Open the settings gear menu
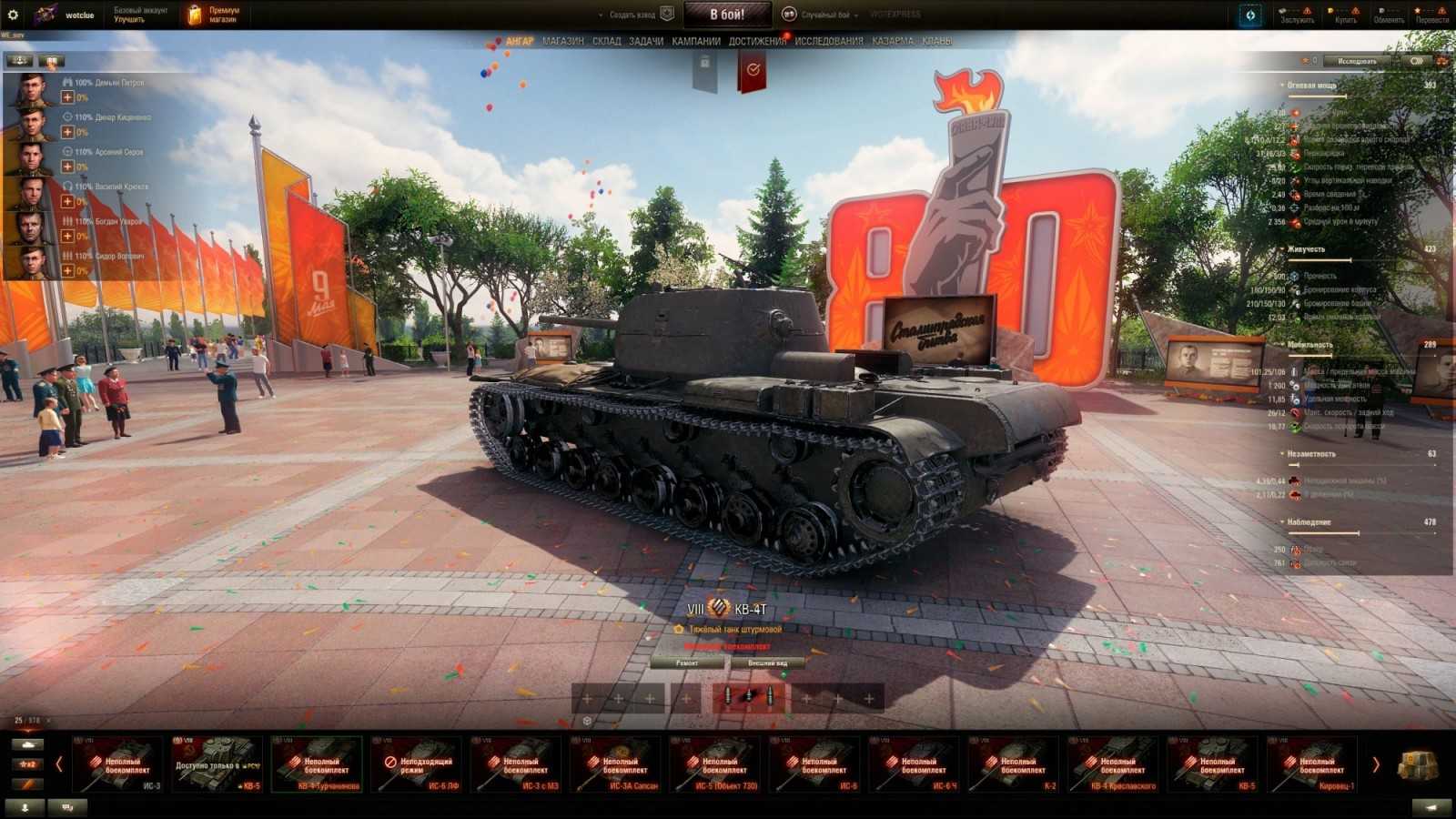The image size is (1456, 819). click(x=13, y=13)
